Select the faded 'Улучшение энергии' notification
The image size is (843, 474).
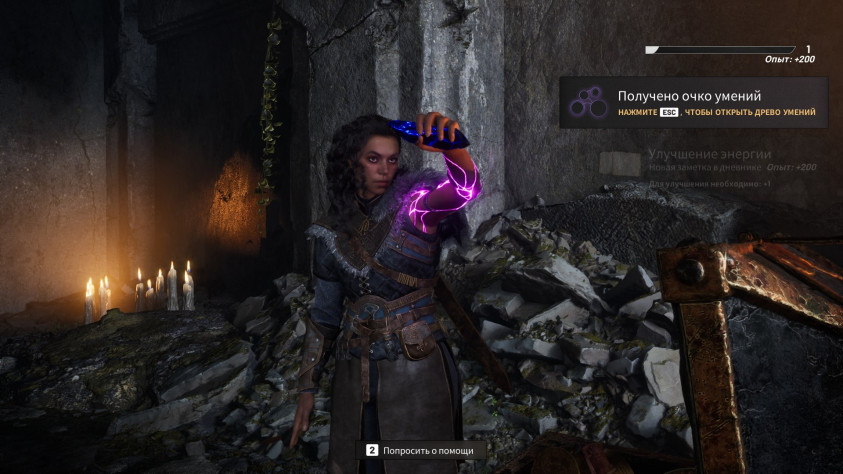pyautogui.click(x=708, y=154)
